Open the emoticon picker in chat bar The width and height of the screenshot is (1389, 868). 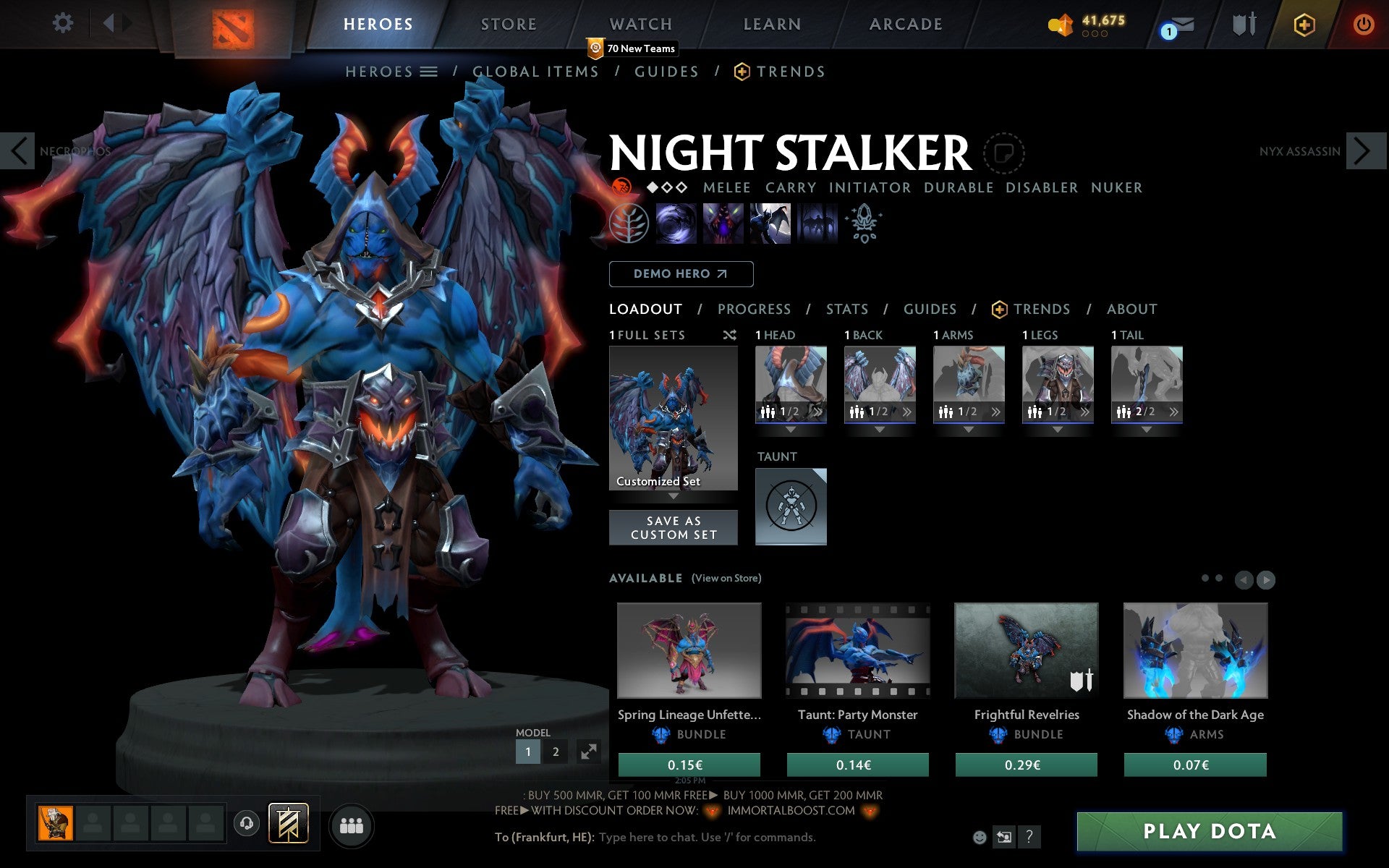(x=981, y=837)
